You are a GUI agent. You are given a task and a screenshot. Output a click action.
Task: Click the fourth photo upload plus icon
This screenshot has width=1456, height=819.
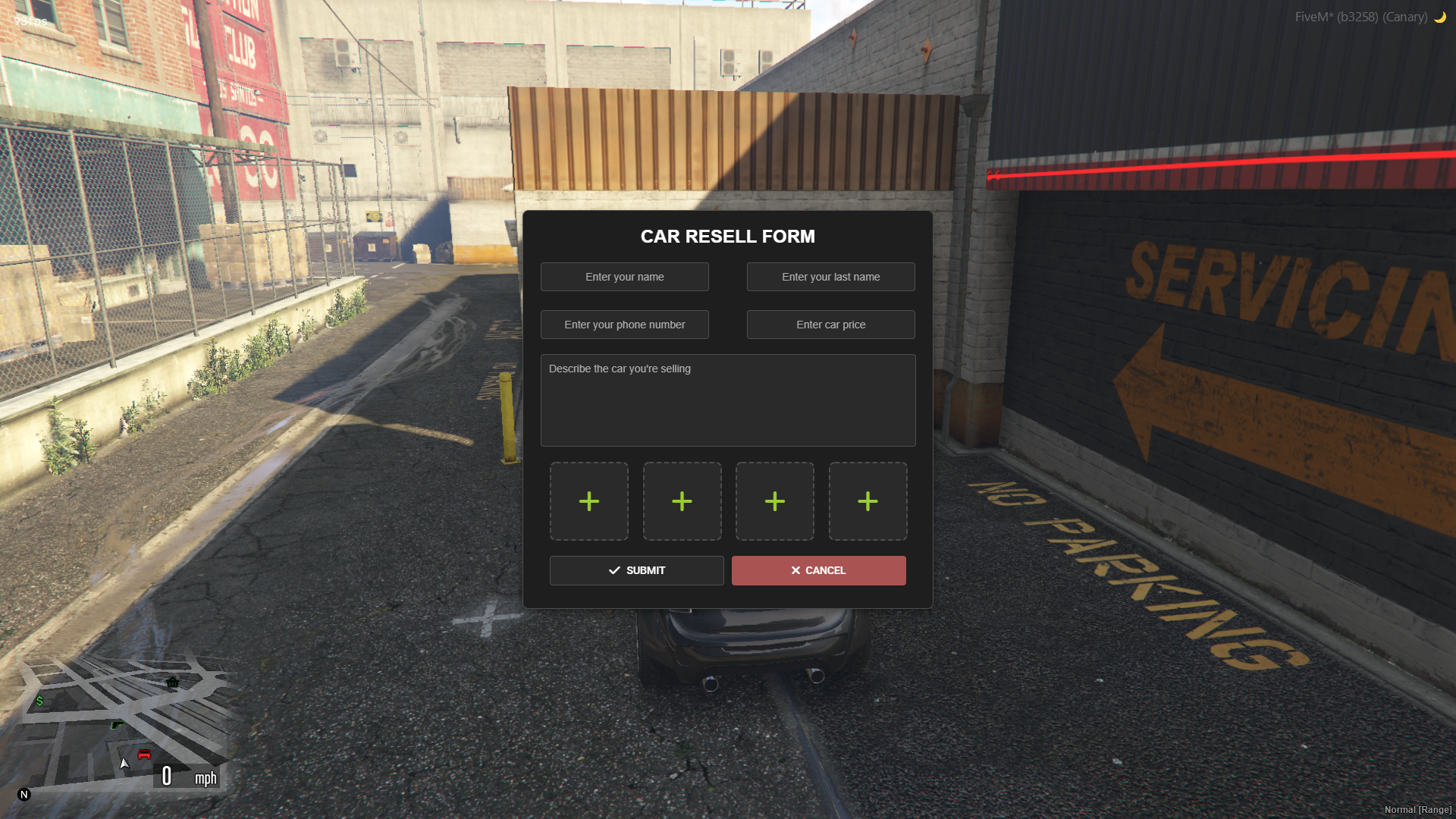pyautogui.click(x=868, y=500)
